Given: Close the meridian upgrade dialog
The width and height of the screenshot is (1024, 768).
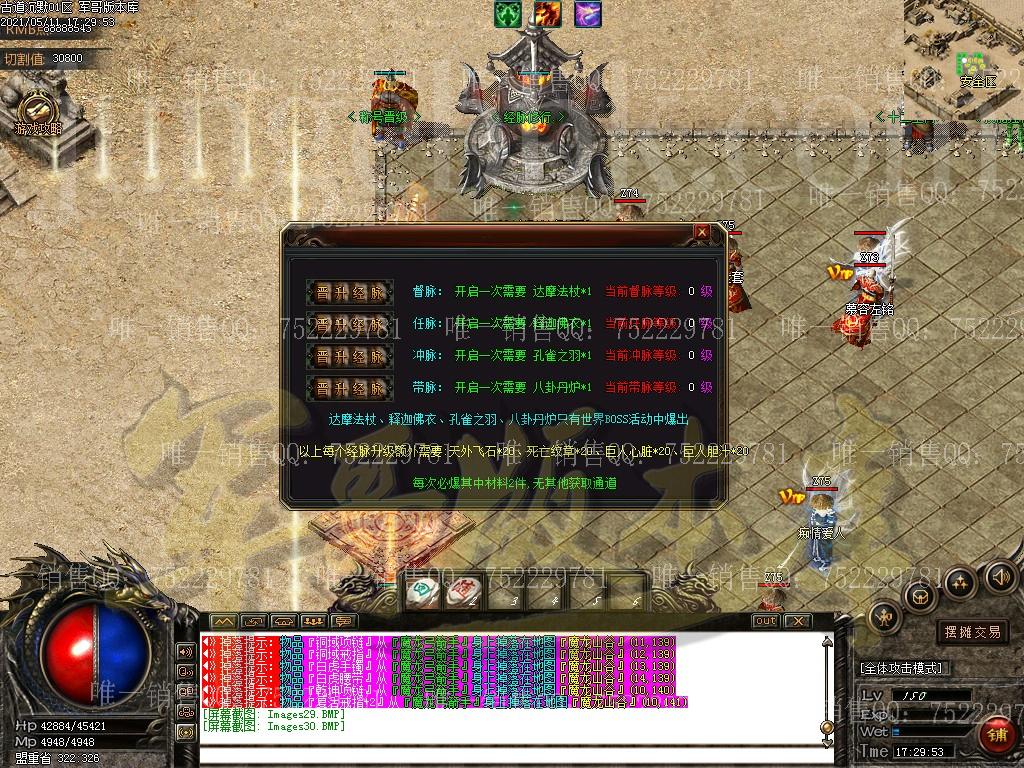Looking at the screenshot, I should pos(702,232).
